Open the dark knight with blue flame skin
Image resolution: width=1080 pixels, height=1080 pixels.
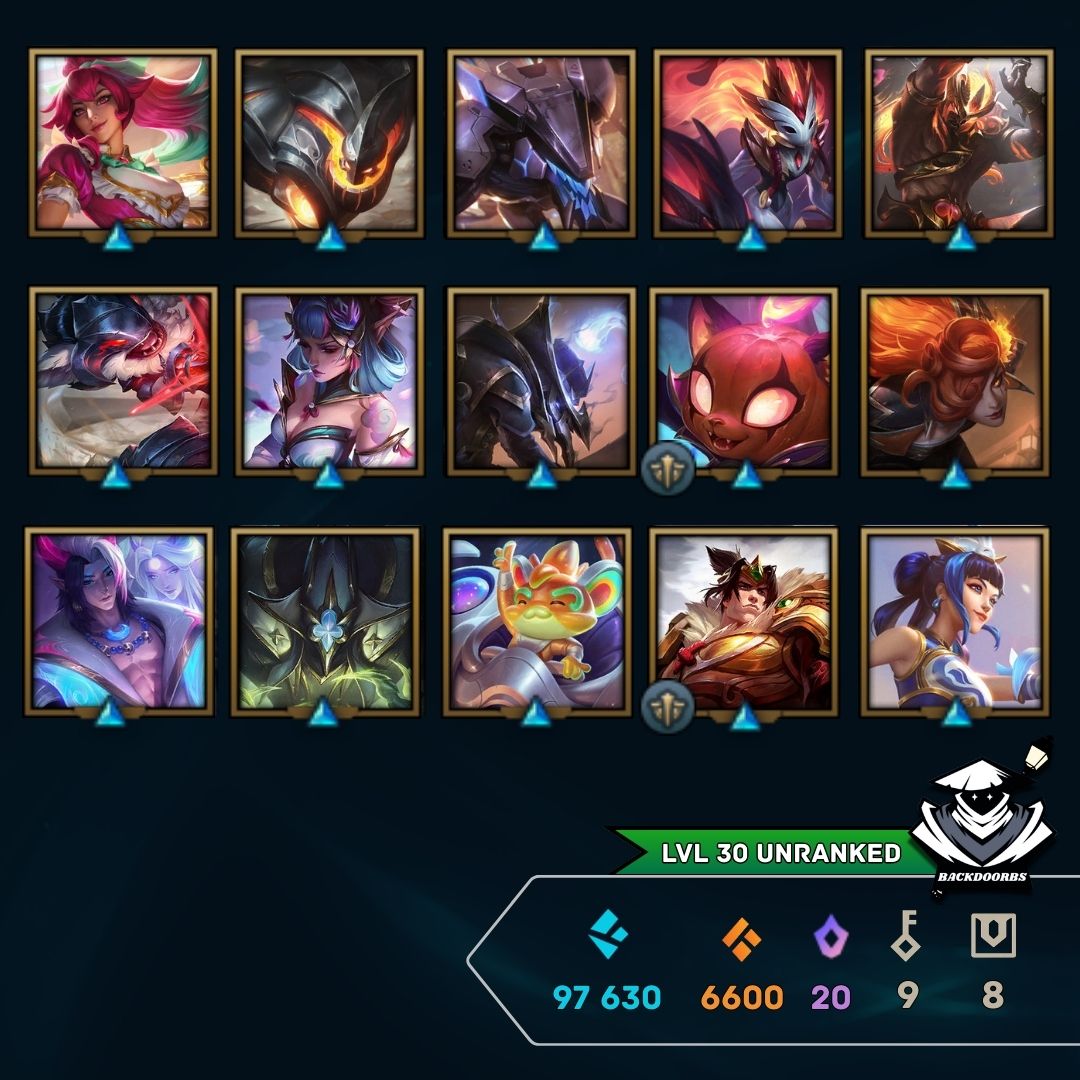[541, 380]
